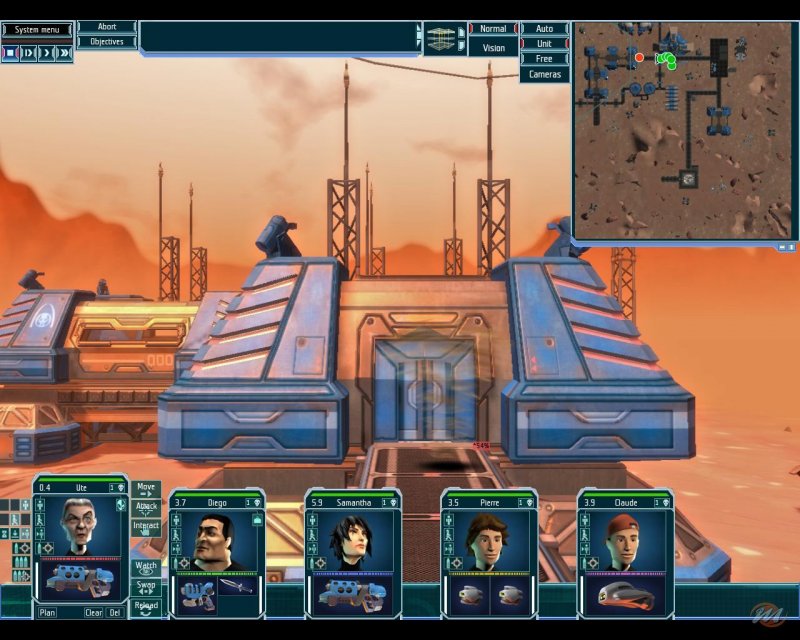Use the Reload command

point(146,606)
